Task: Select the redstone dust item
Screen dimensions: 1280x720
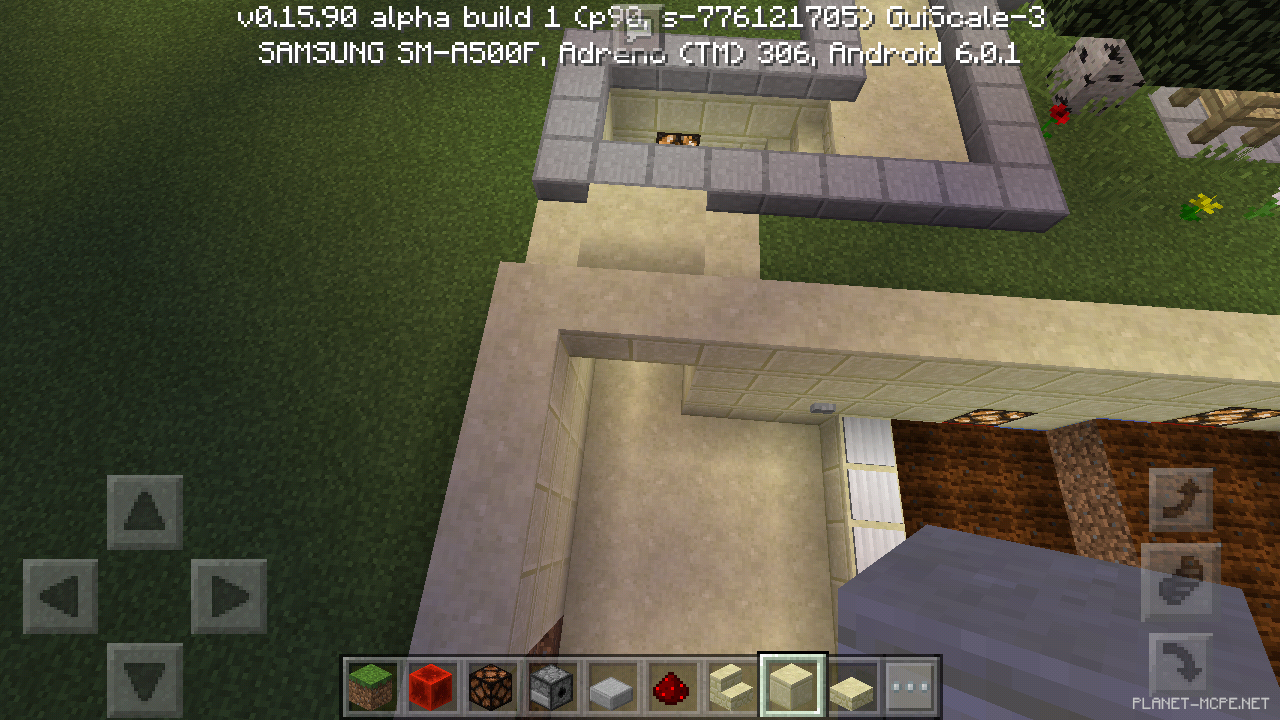Action: 671,686
